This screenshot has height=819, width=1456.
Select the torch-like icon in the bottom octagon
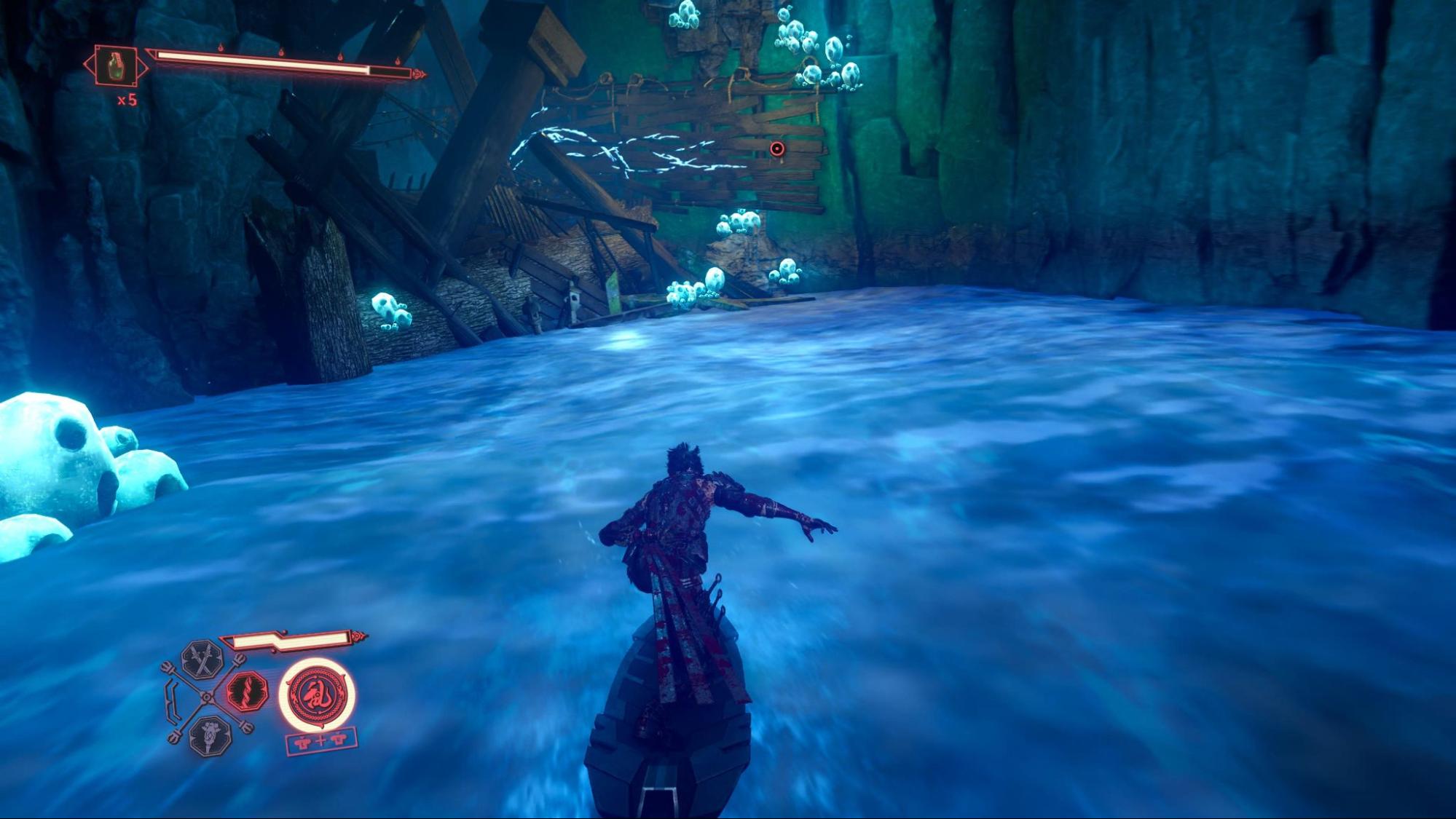pyautogui.click(x=210, y=736)
